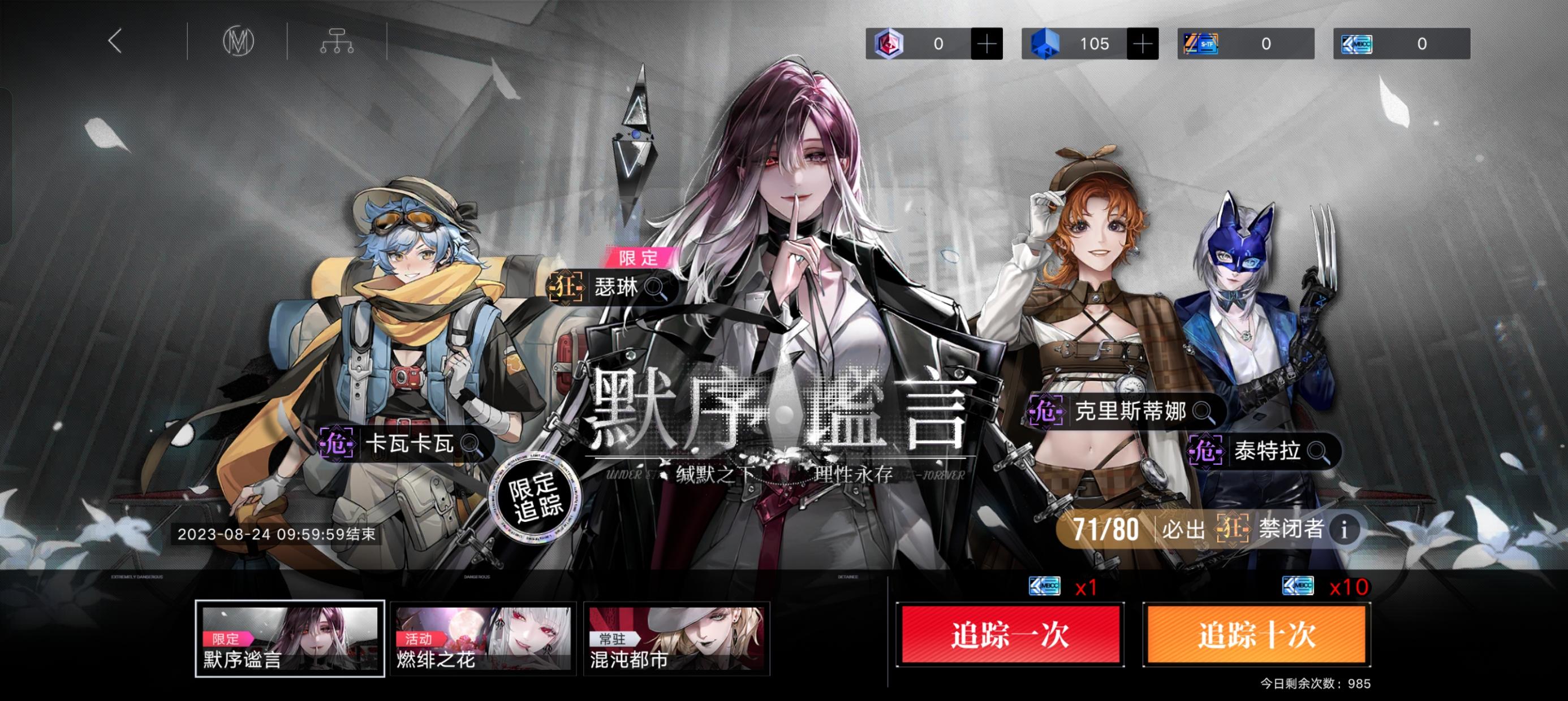This screenshot has width=1568, height=701.
Task: Click the magnifier next to 泰特拉
Action: pyautogui.click(x=1315, y=452)
